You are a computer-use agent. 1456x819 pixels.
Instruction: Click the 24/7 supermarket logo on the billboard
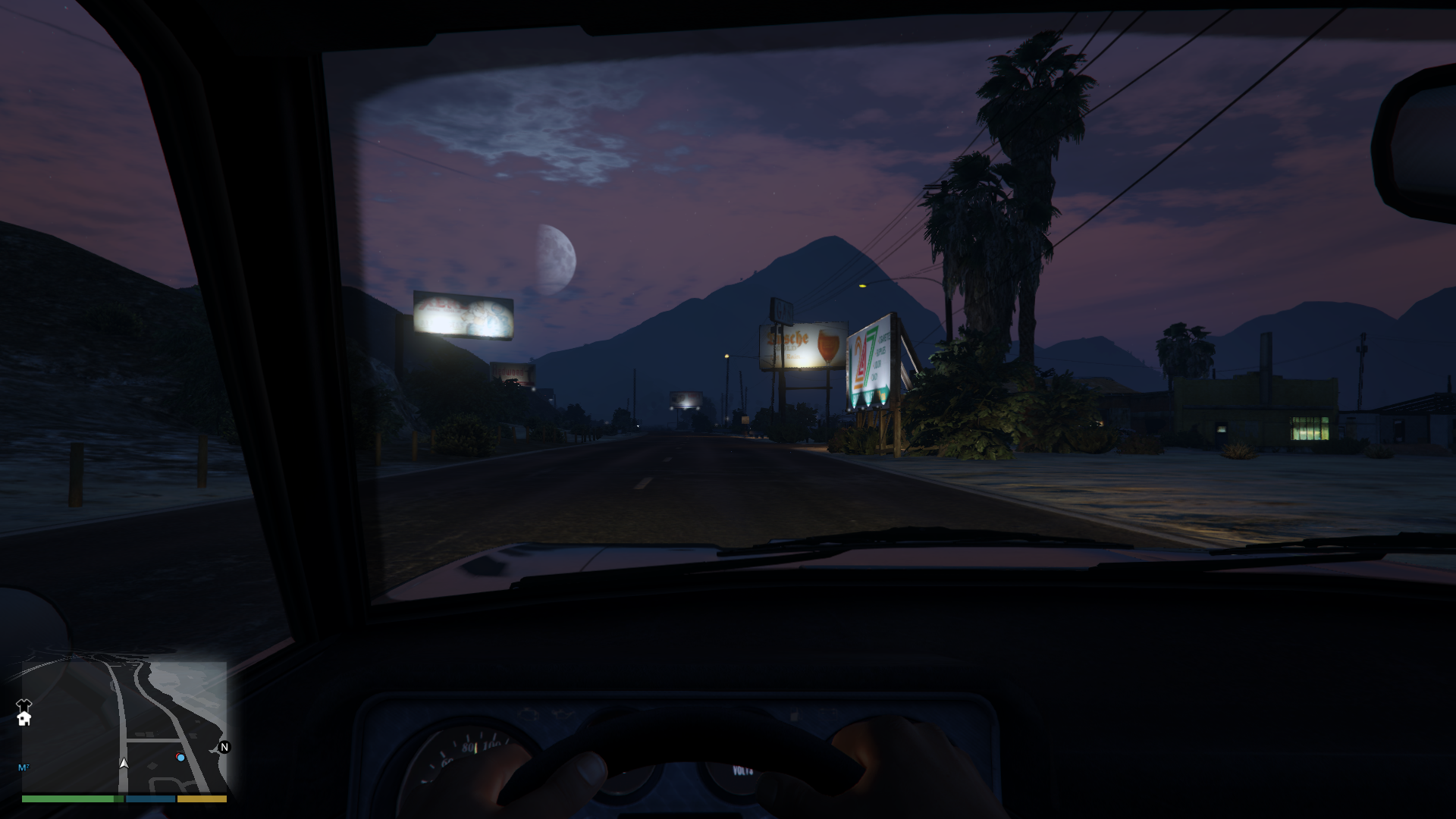862,357
